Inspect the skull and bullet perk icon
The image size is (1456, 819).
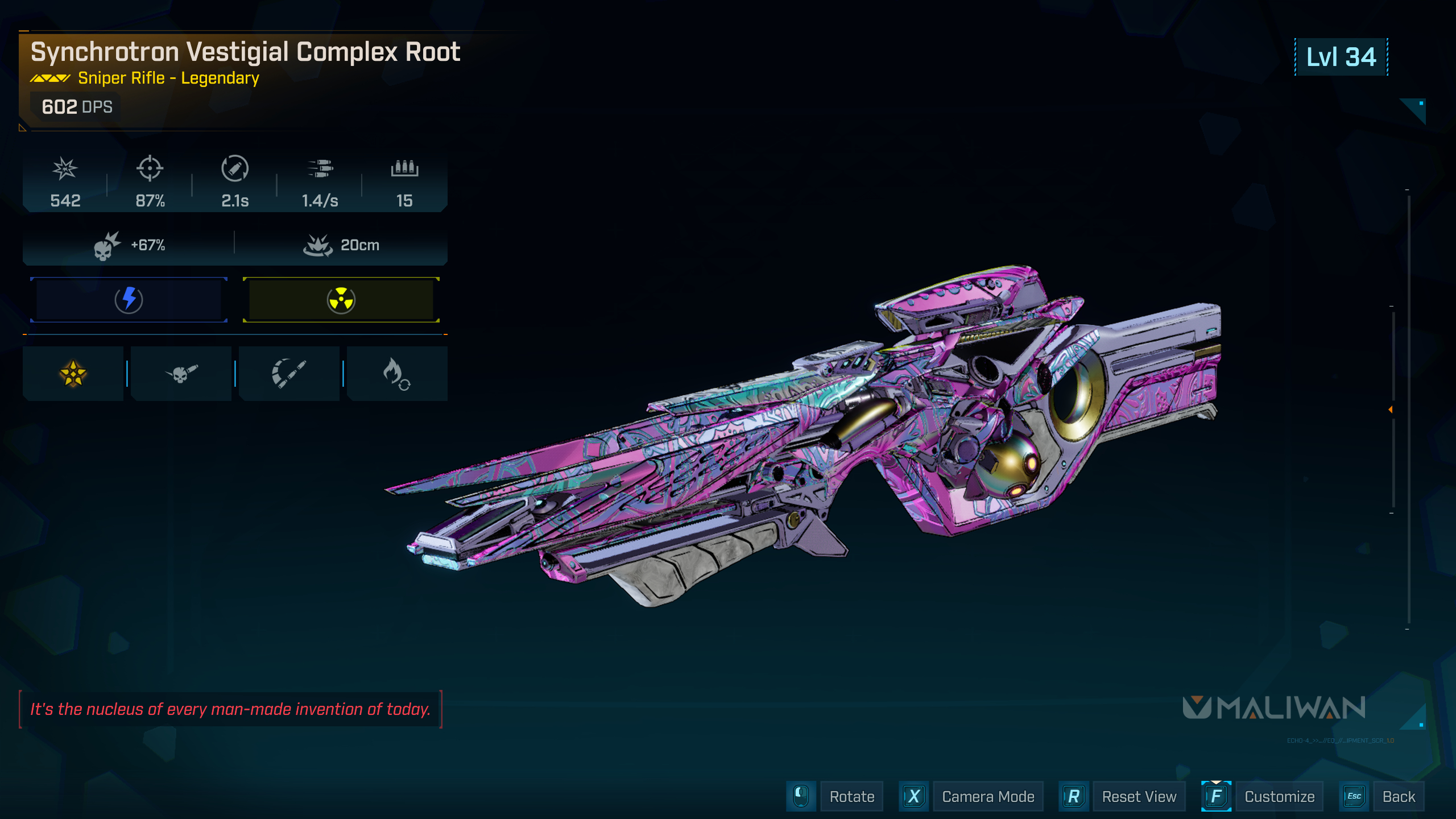(x=181, y=374)
